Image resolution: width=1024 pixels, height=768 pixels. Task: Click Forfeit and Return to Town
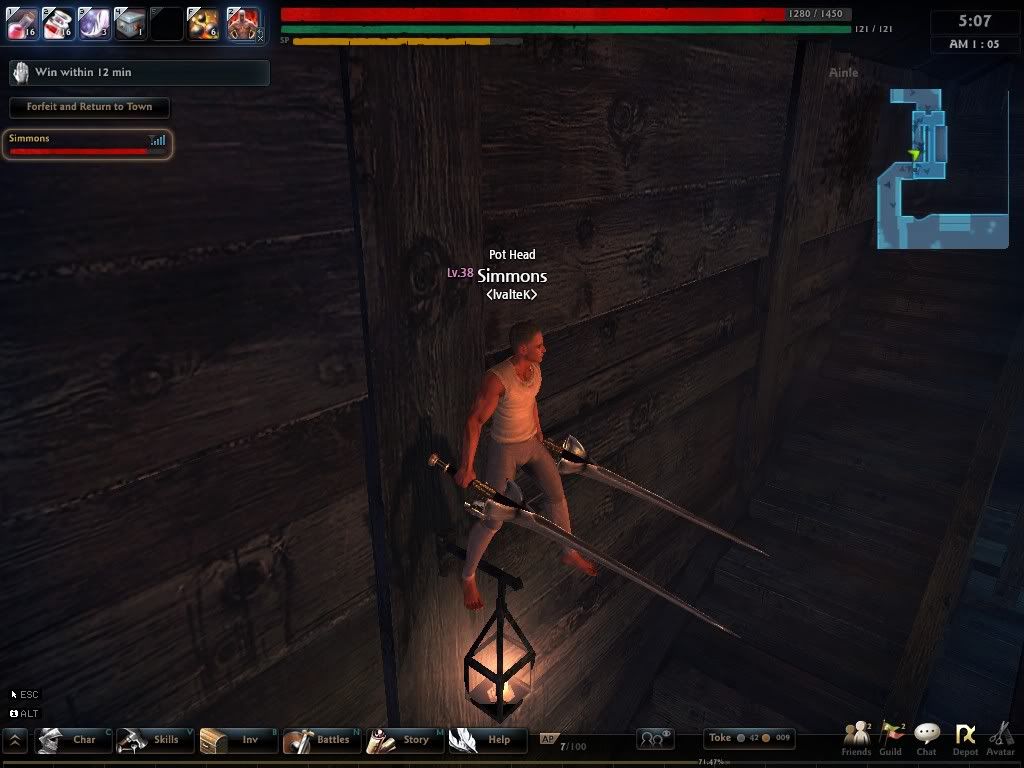(x=89, y=107)
